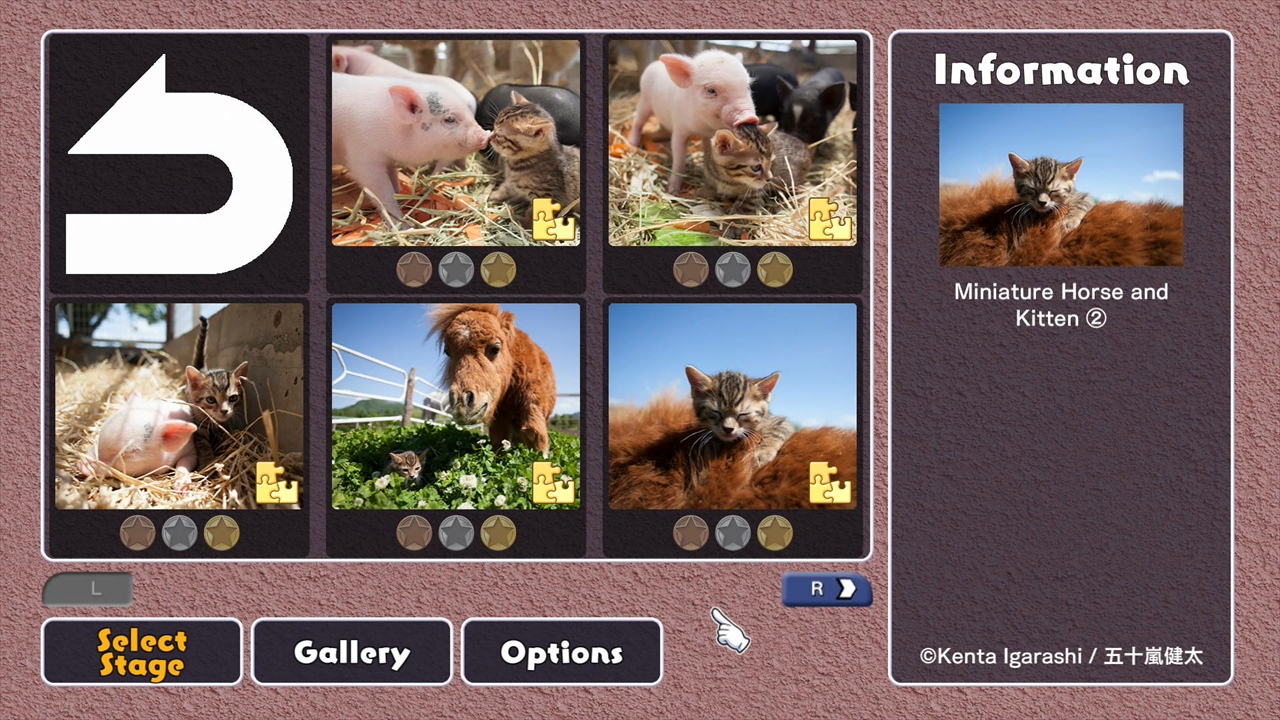The width and height of the screenshot is (1280, 720).
Task: Select the bronze star under the pig-kissing-kitten stage
Action: (414, 268)
